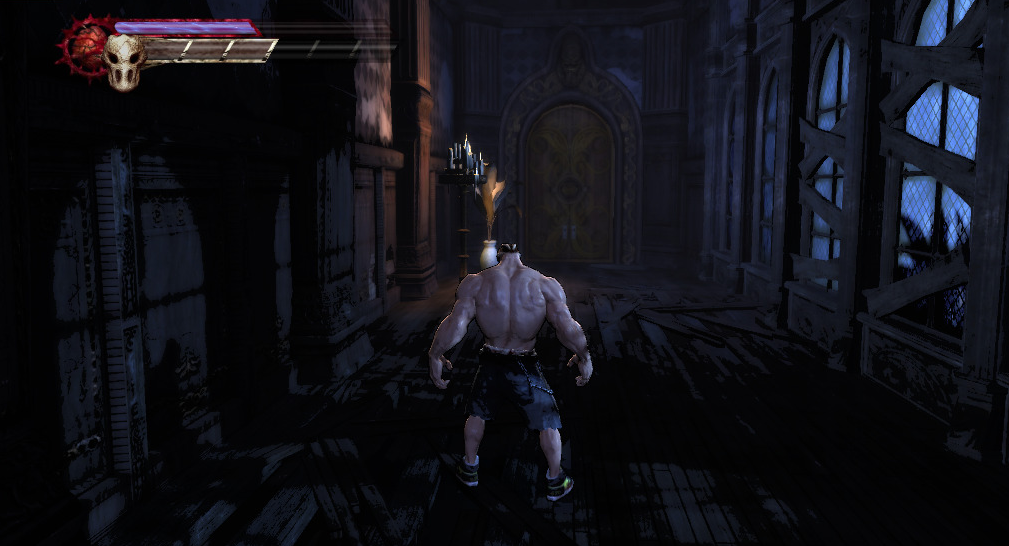Click the skull mask HUD icon

(124, 62)
